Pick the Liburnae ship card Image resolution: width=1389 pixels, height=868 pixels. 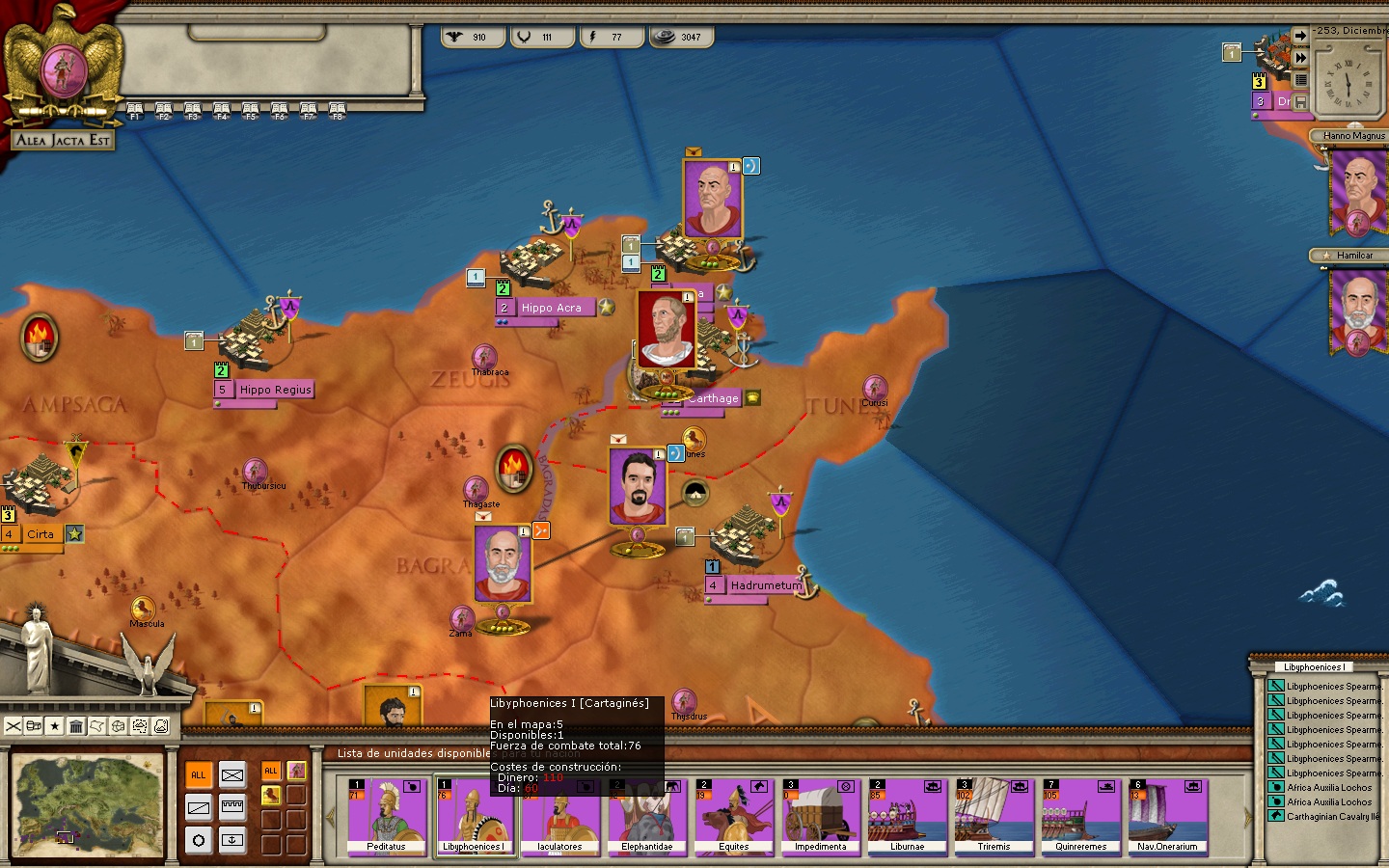(x=907, y=816)
